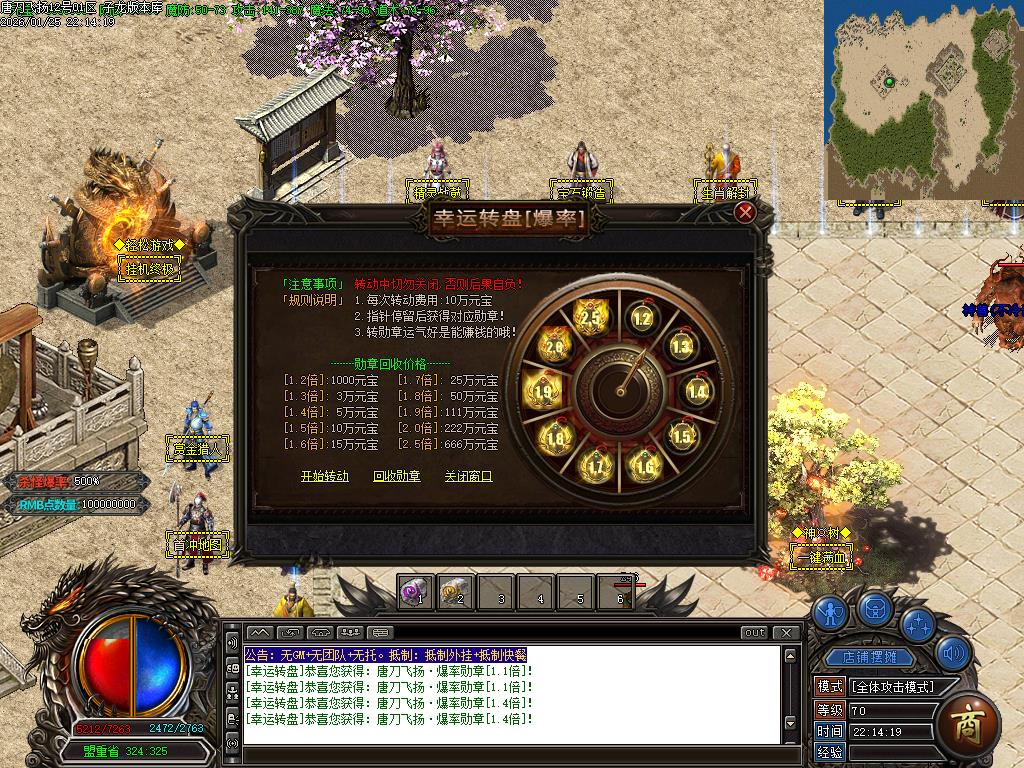The width and height of the screenshot is (1024, 768).
Task: Click 开始转动 to spin the wheel
Action: (325, 476)
